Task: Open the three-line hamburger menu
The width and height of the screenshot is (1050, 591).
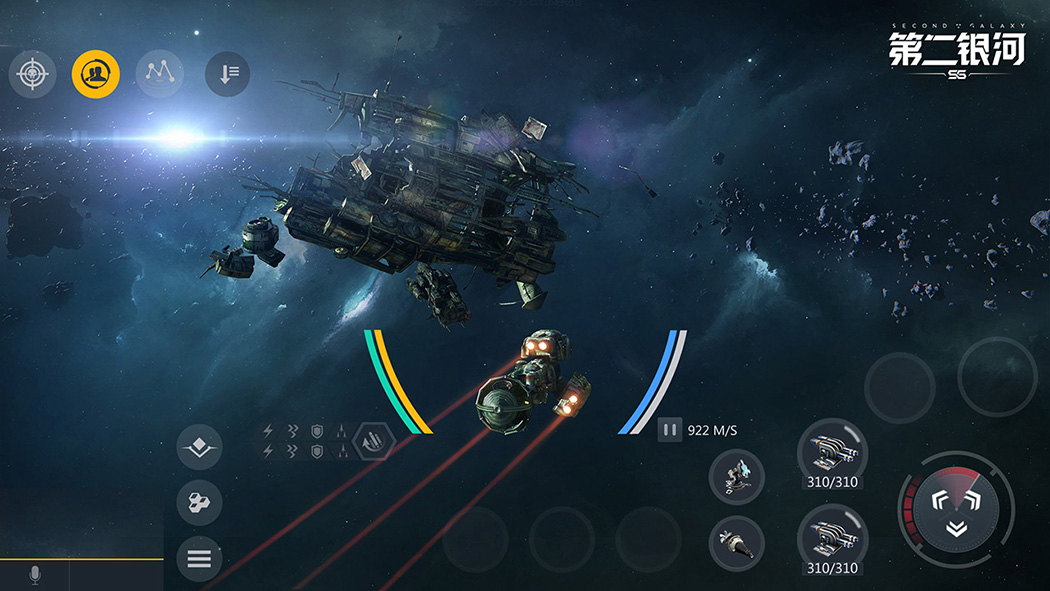Action: [199, 559]
